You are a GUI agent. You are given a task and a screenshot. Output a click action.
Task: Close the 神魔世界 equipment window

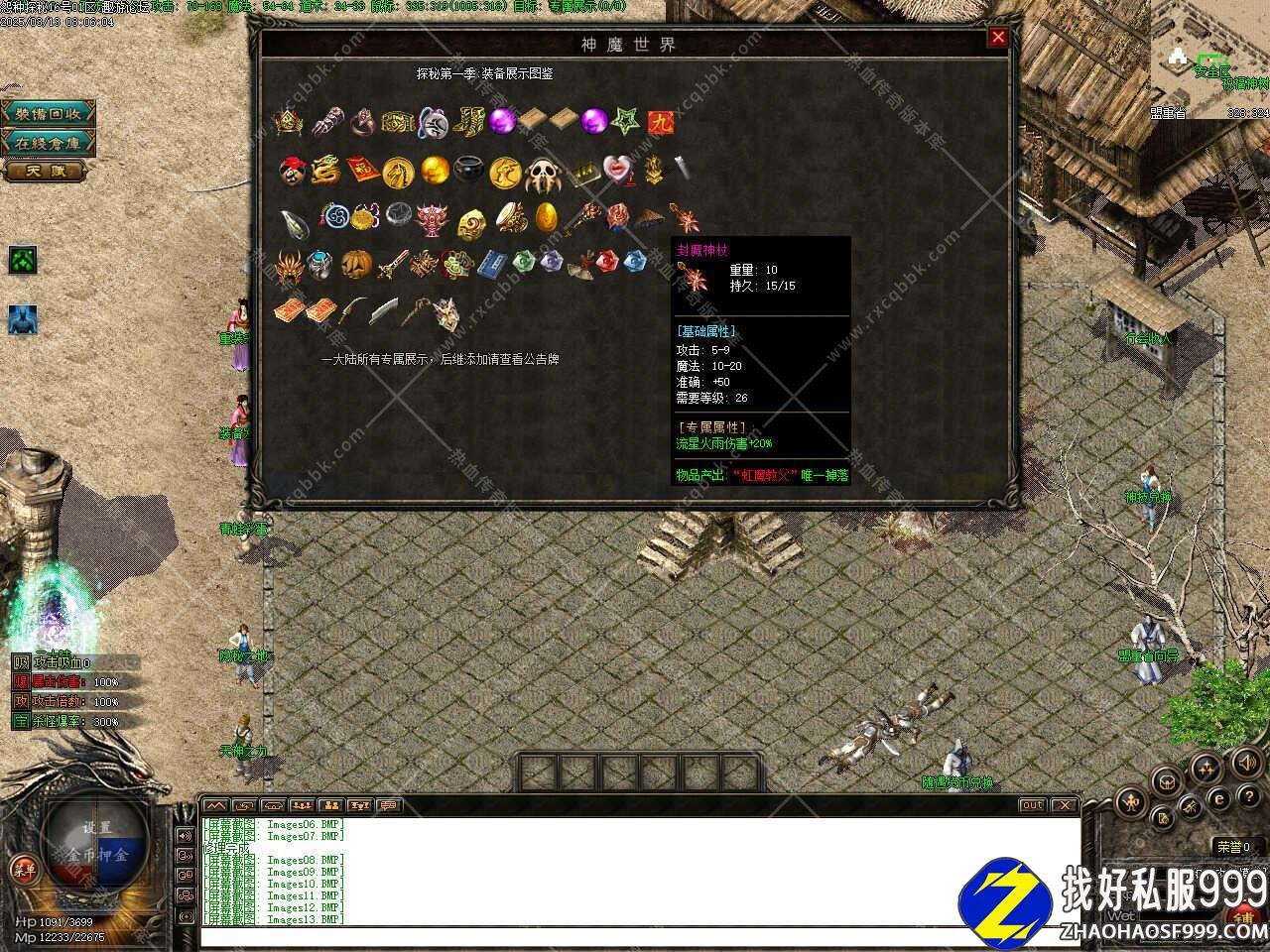998,38
